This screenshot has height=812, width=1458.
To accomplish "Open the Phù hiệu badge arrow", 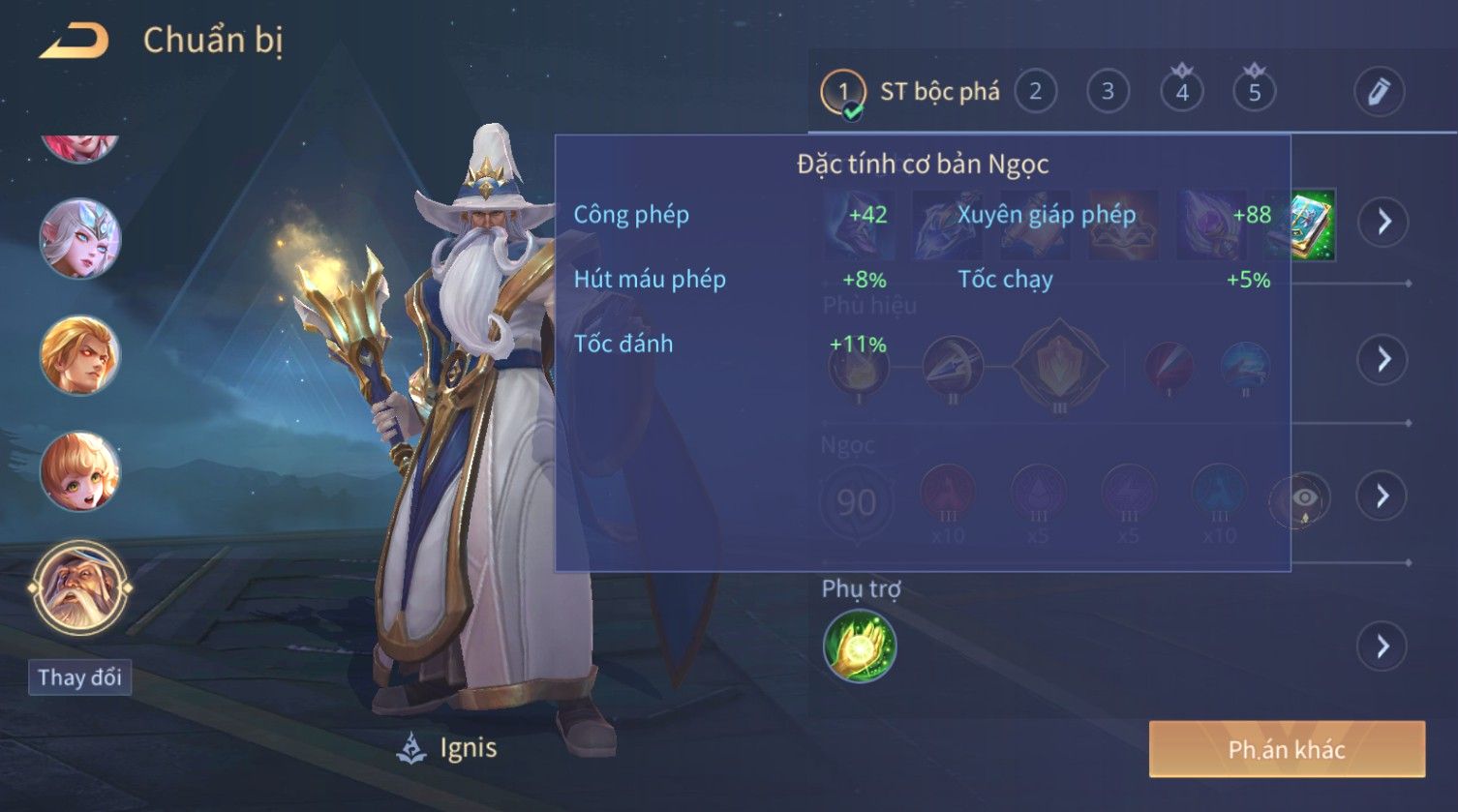I will [1383, 359].
